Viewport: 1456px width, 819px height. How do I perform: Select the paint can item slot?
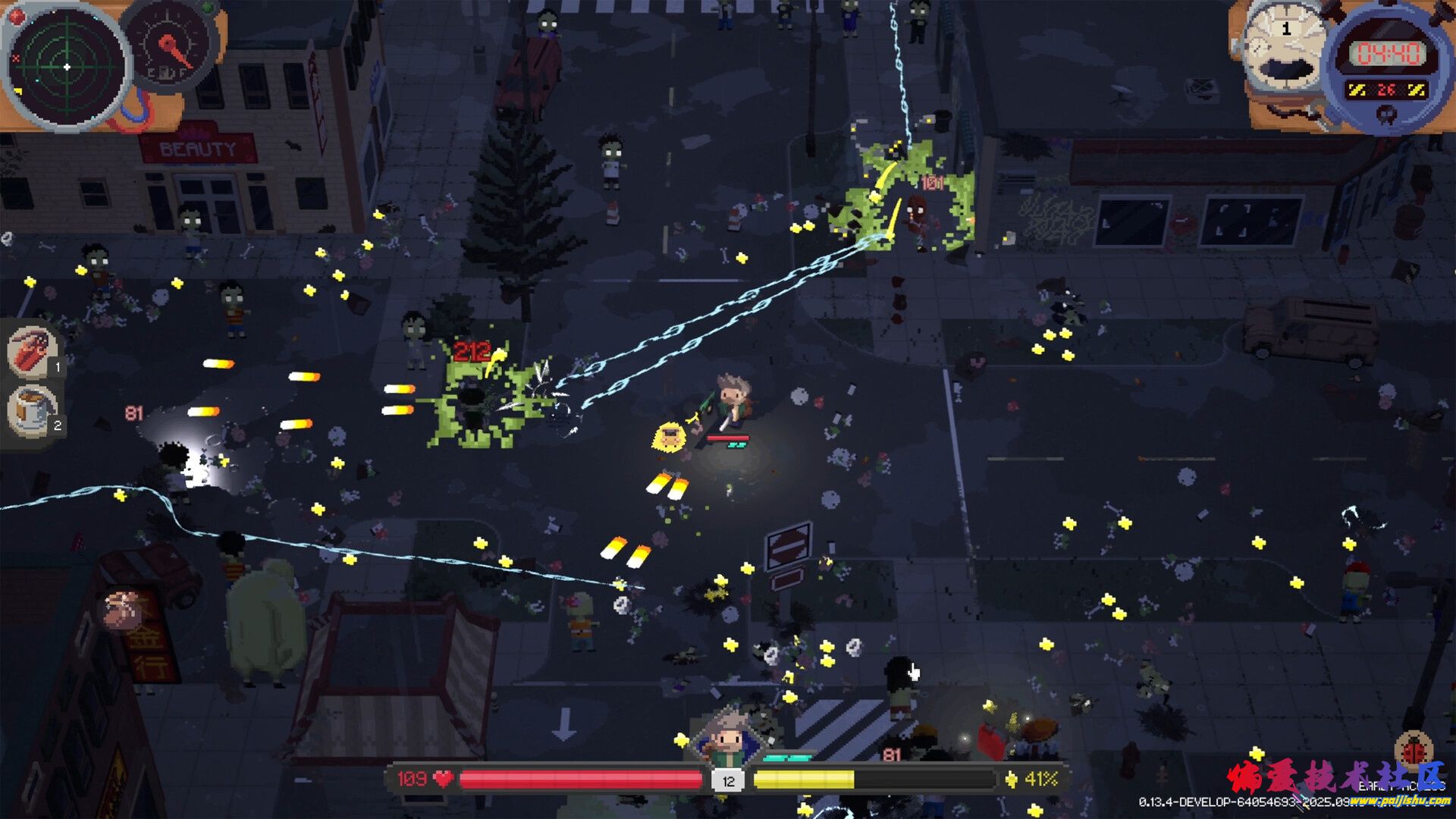click(33, 410)
